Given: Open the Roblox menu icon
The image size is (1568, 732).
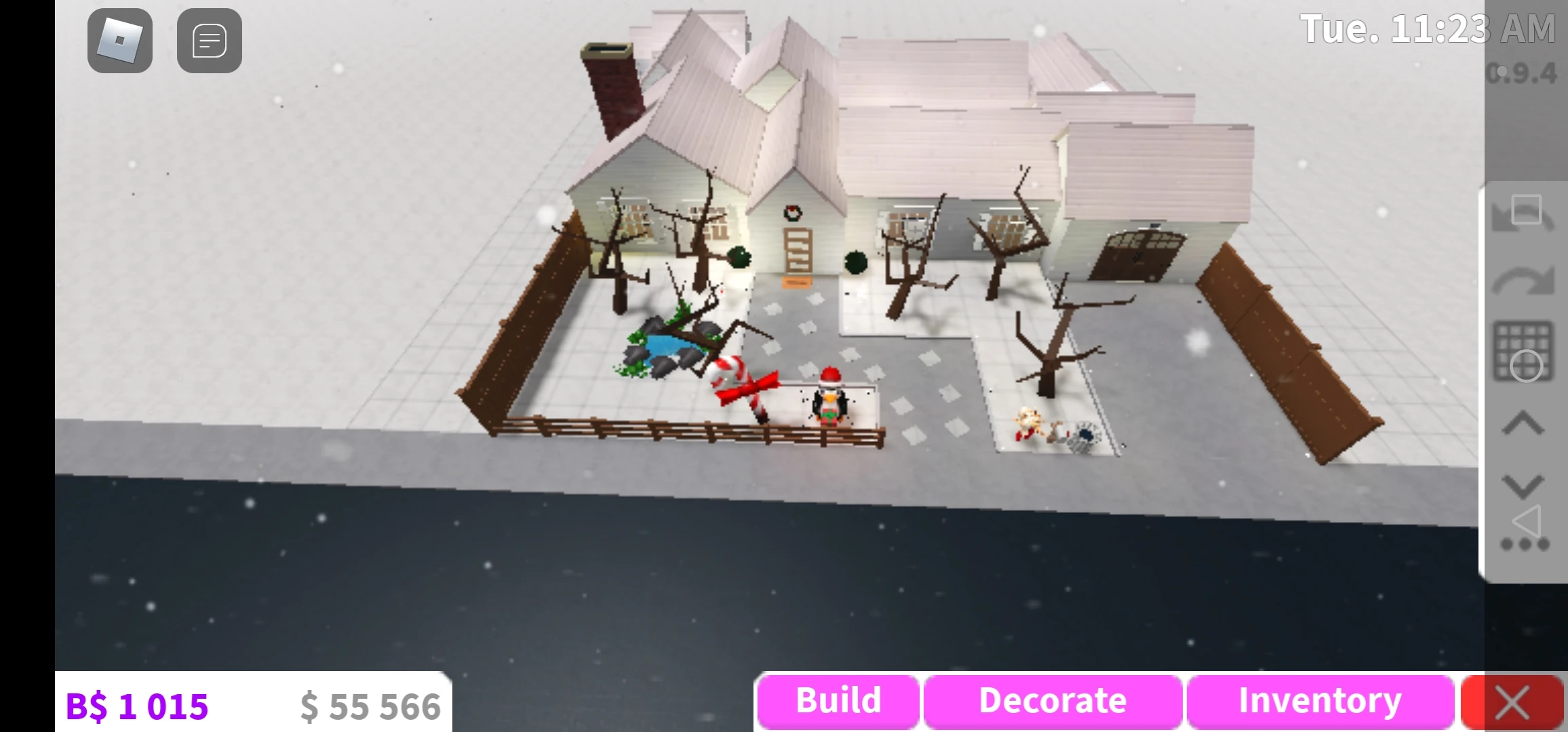Looking at the screenshot, I should [x=119, y=41].
